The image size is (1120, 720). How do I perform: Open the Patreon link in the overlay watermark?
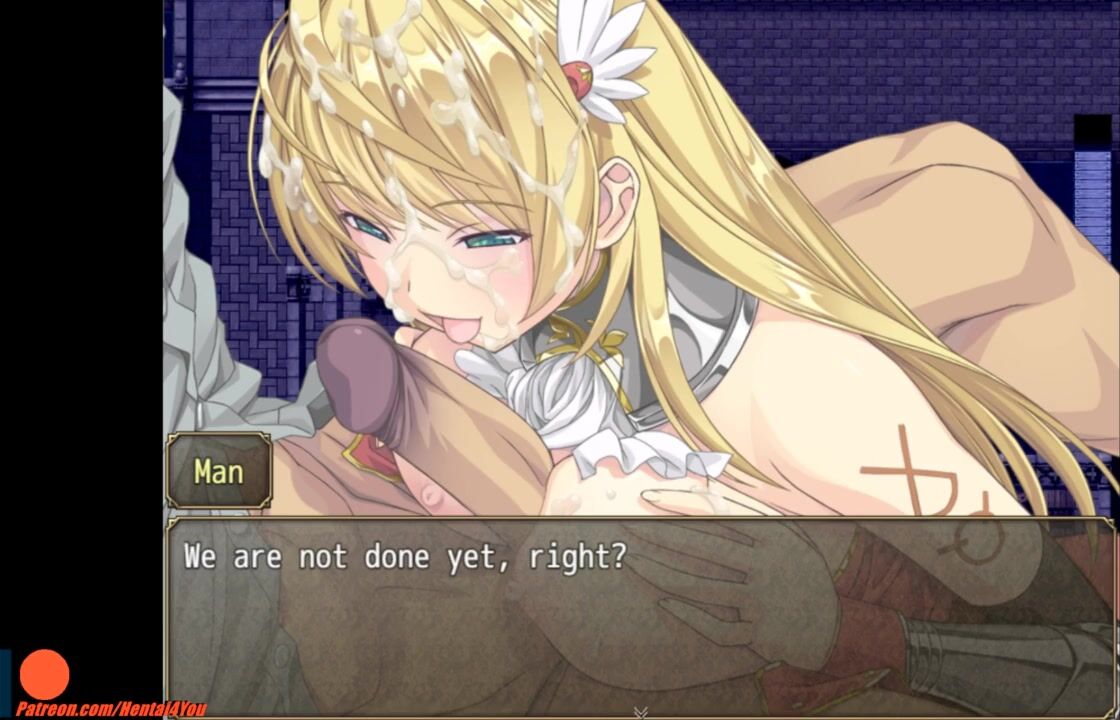coord(111,709)
